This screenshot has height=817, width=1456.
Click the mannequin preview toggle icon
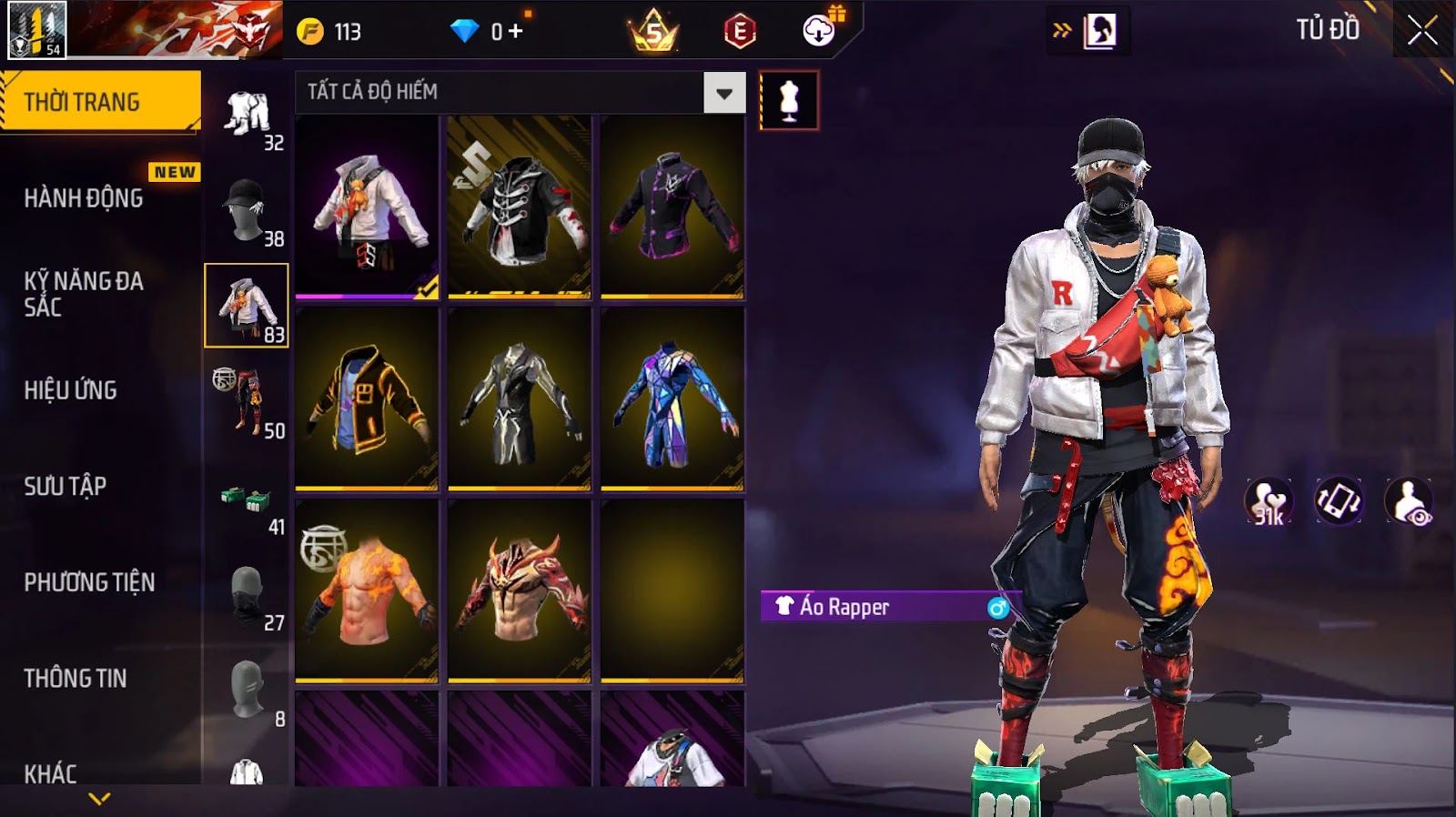pyautogui.click(x=789, y=101)
